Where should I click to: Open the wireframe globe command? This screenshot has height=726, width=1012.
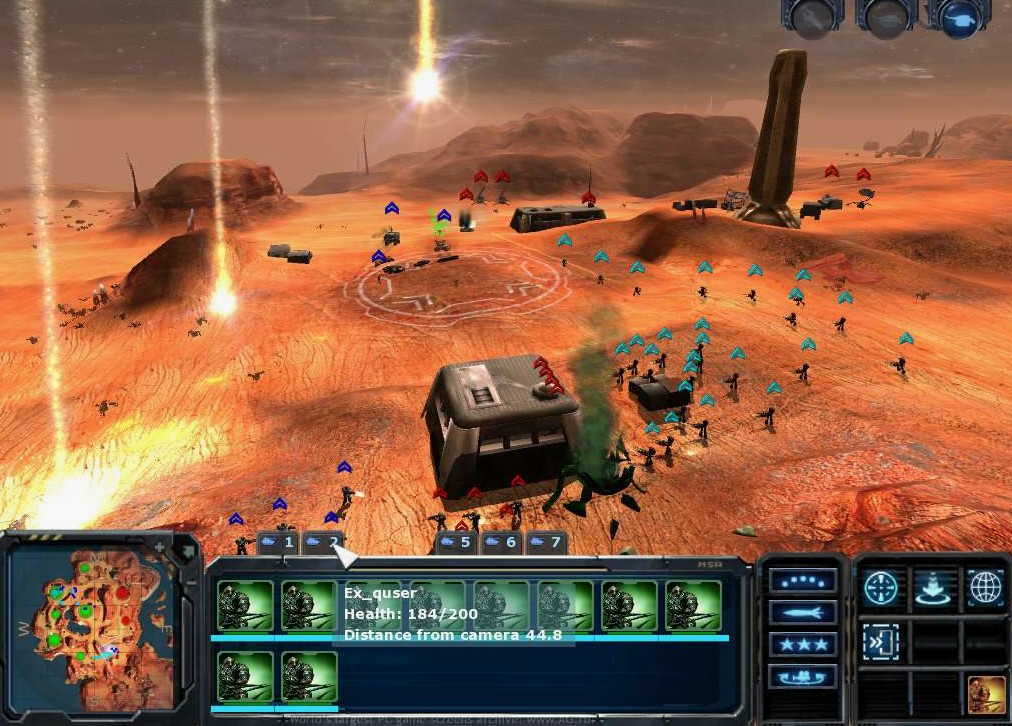click(x=984, y=588)
